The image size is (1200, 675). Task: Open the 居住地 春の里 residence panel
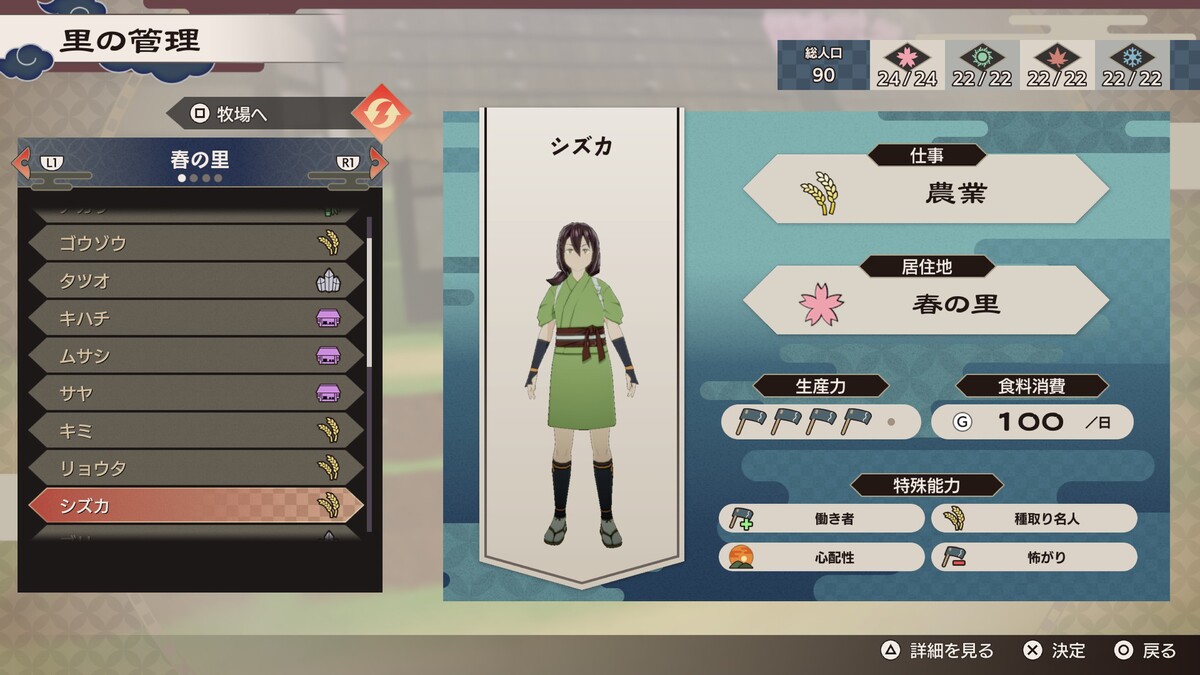point(926,300)
